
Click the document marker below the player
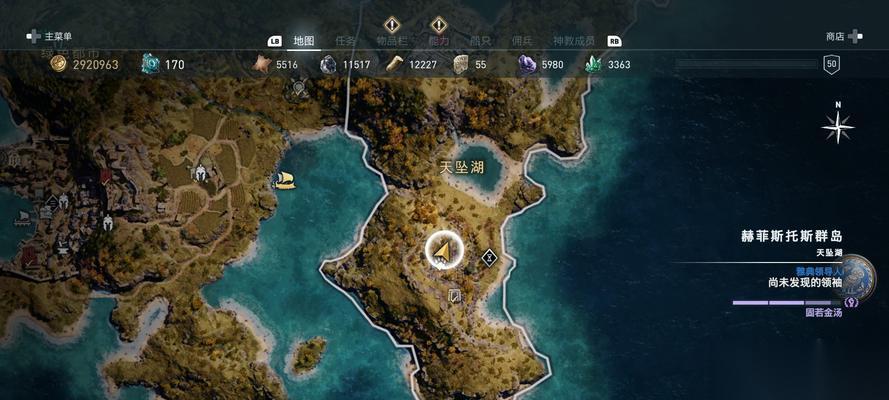coord(455,296)
